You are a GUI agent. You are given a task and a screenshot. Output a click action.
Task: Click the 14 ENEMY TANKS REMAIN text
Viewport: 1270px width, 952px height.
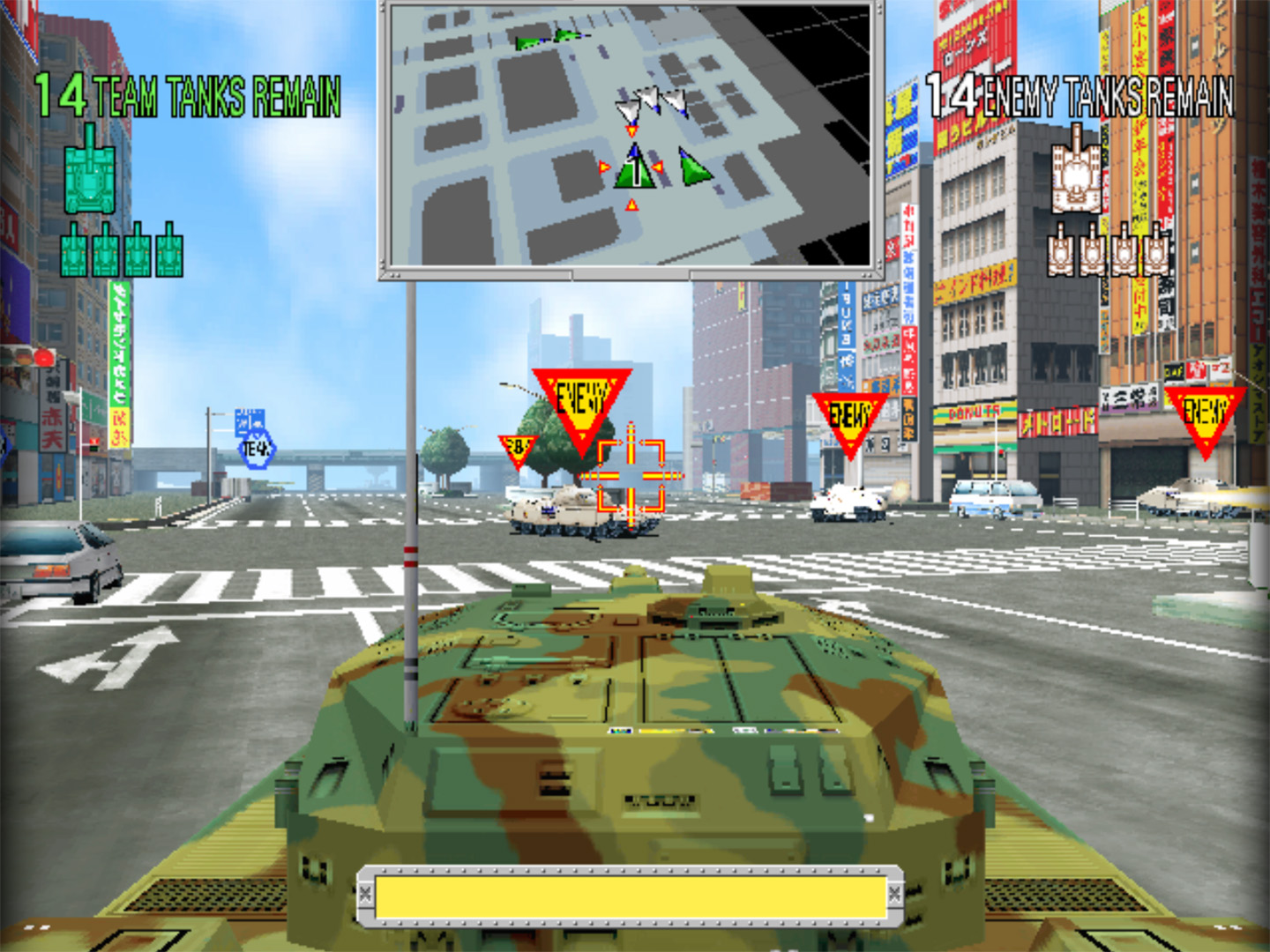pyautogui.click(x=1080, y=100)
